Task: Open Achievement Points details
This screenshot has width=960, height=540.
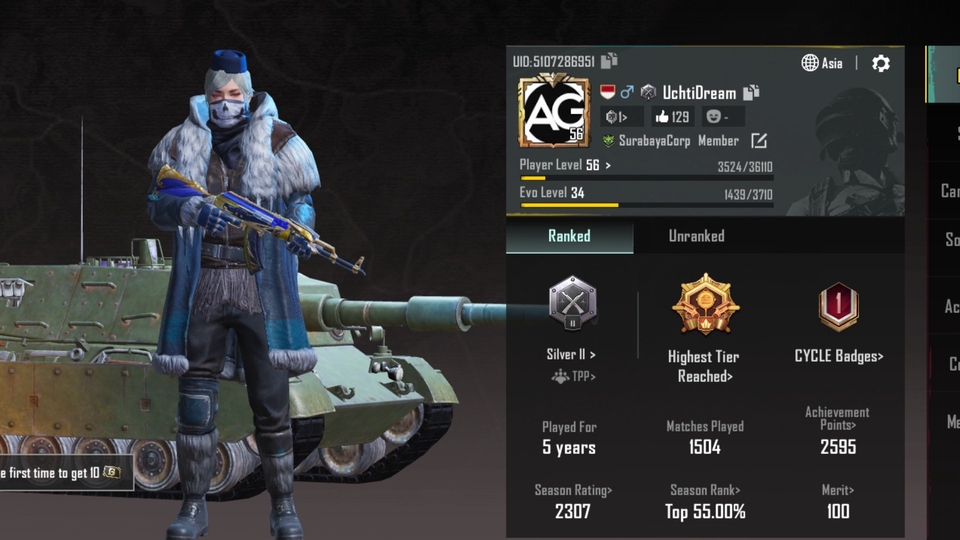Action: (837, 418)
